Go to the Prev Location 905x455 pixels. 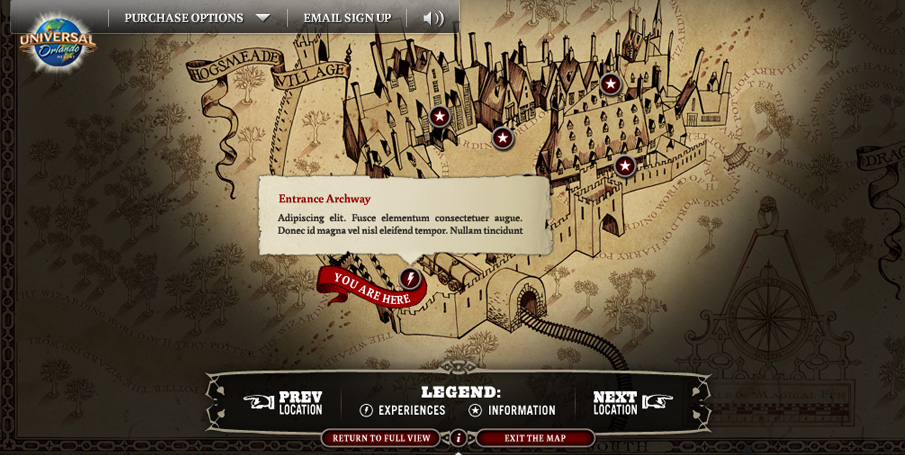point(284,402)
